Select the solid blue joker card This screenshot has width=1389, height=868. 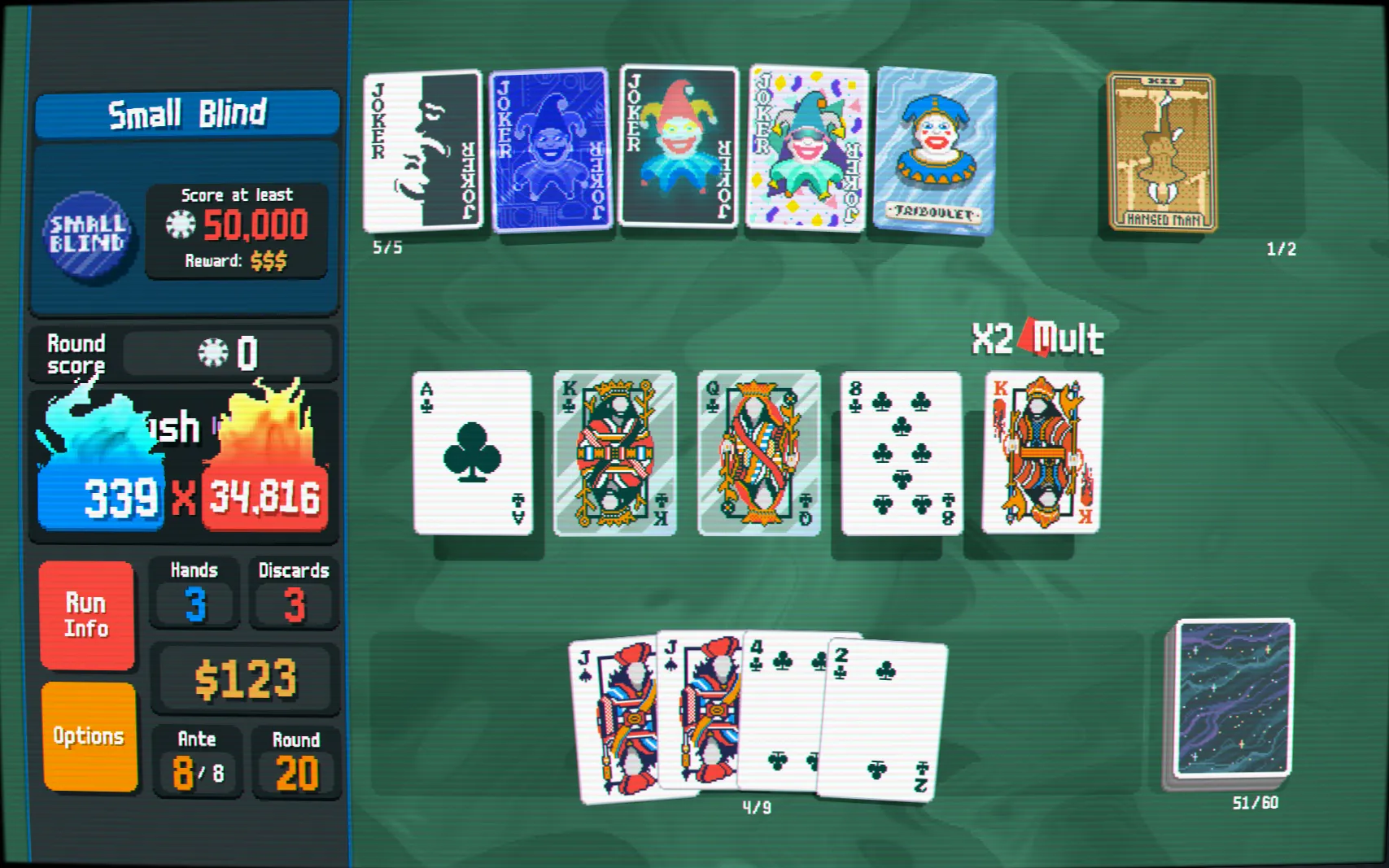(x=551, y=150)
